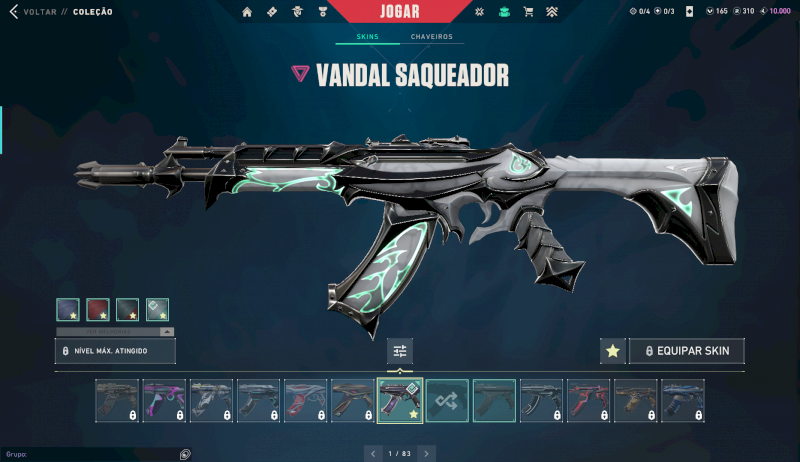Select the Skins tab
The width and height of the screenshot is (800, 462).
click(368, 37)
